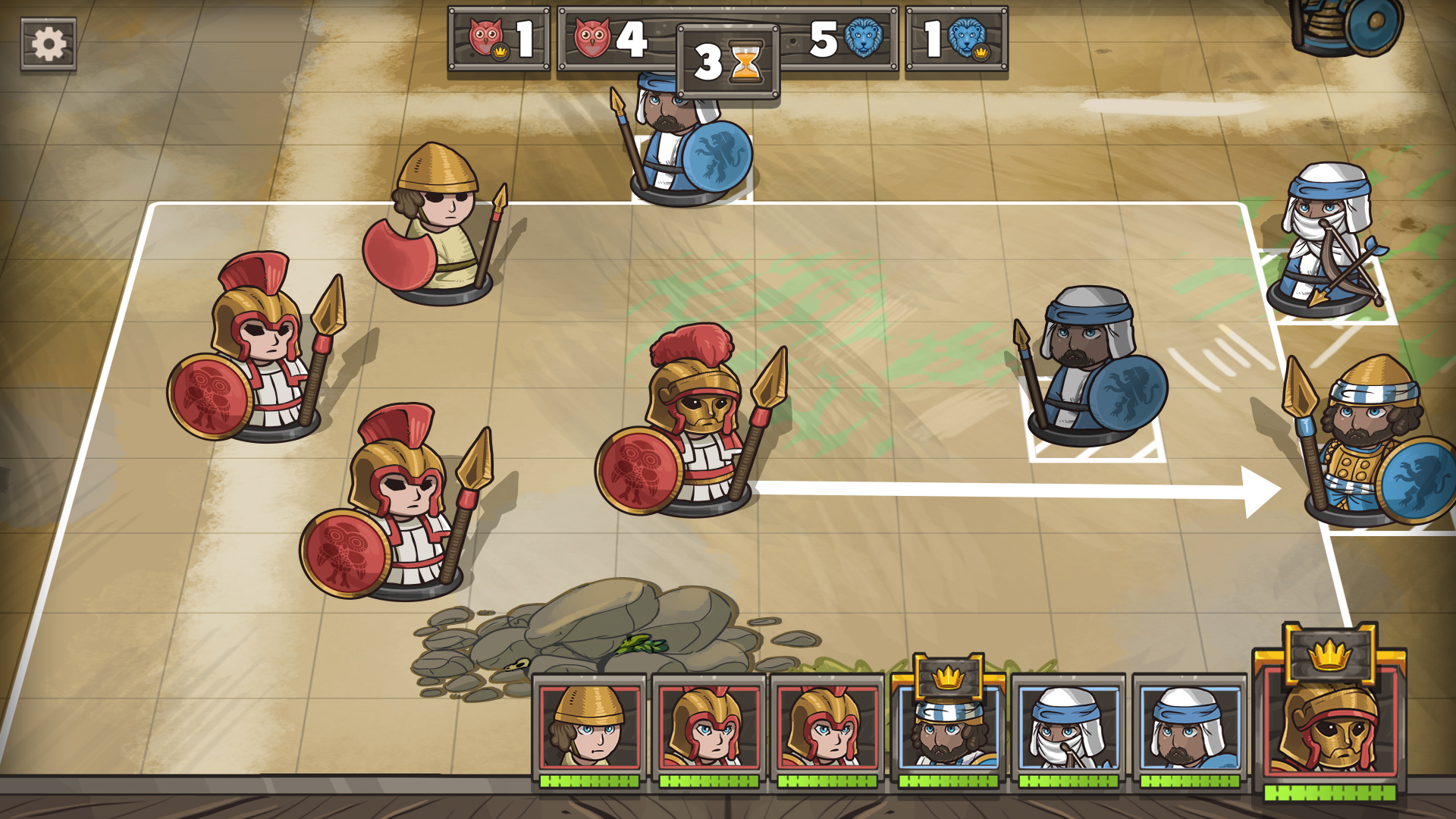Select the yellow-helmet skirmisher portrait in turn order
This screenshot has width=1456, height=819.
[x=589, y=726]
